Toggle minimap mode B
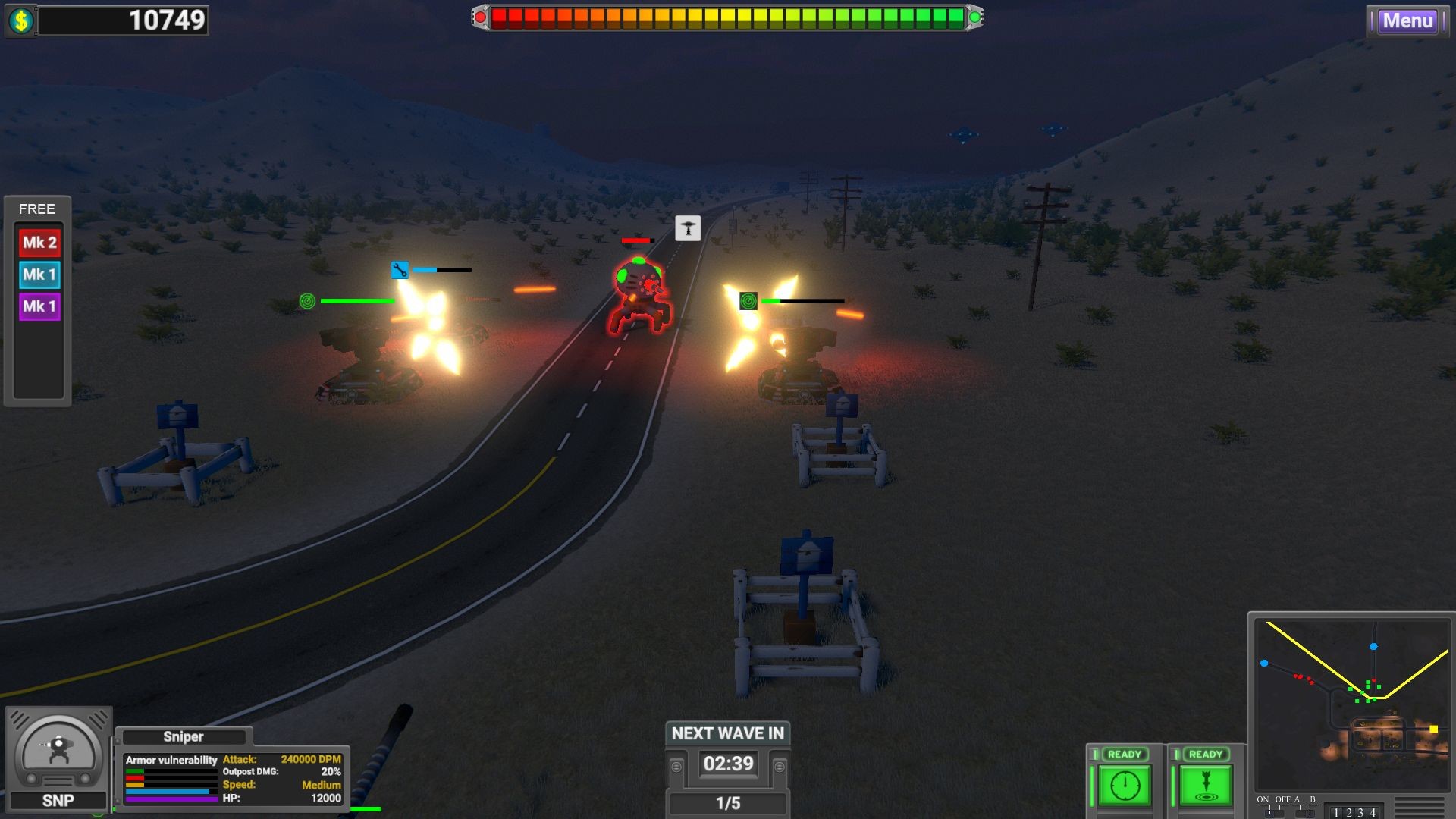 pyautogui.click(x=1310, y=813)
